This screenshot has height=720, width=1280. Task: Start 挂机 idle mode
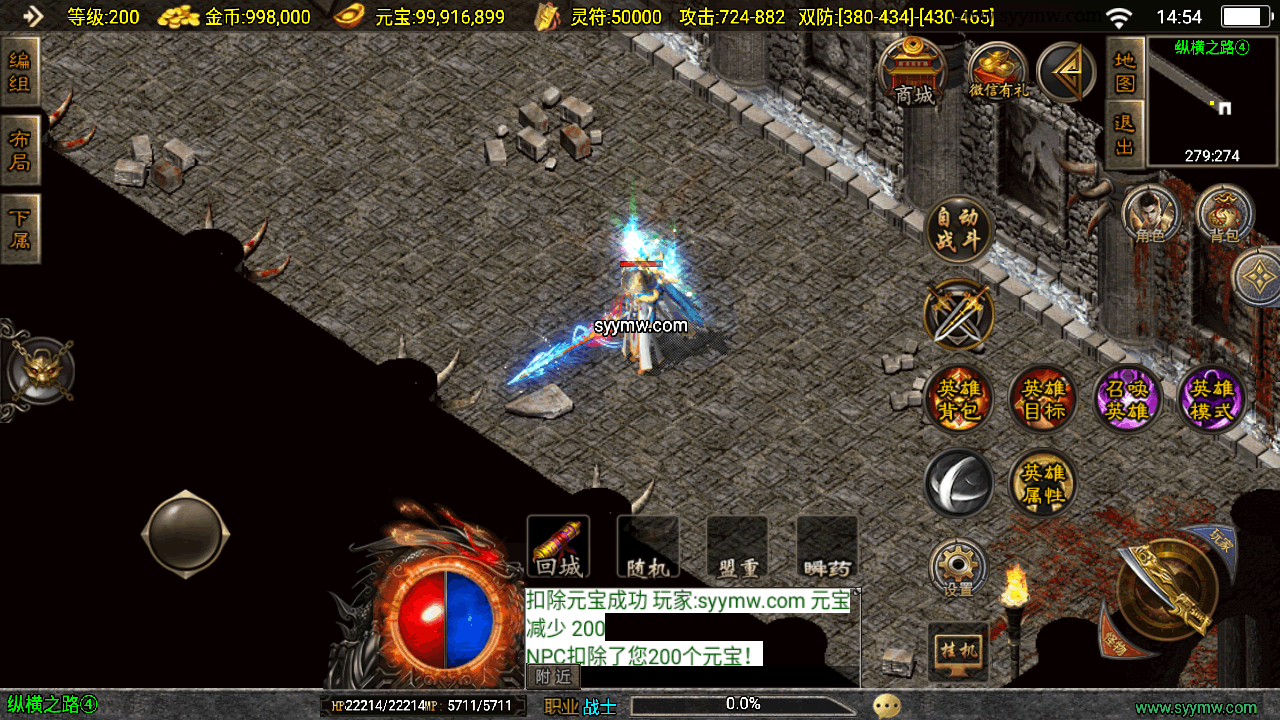958,652
